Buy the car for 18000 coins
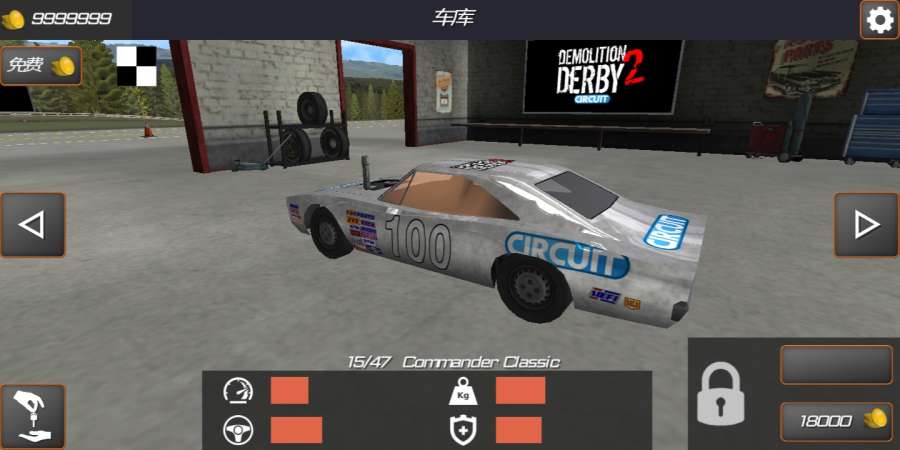The height and width of the screenshot is (450, 900). 836,421
